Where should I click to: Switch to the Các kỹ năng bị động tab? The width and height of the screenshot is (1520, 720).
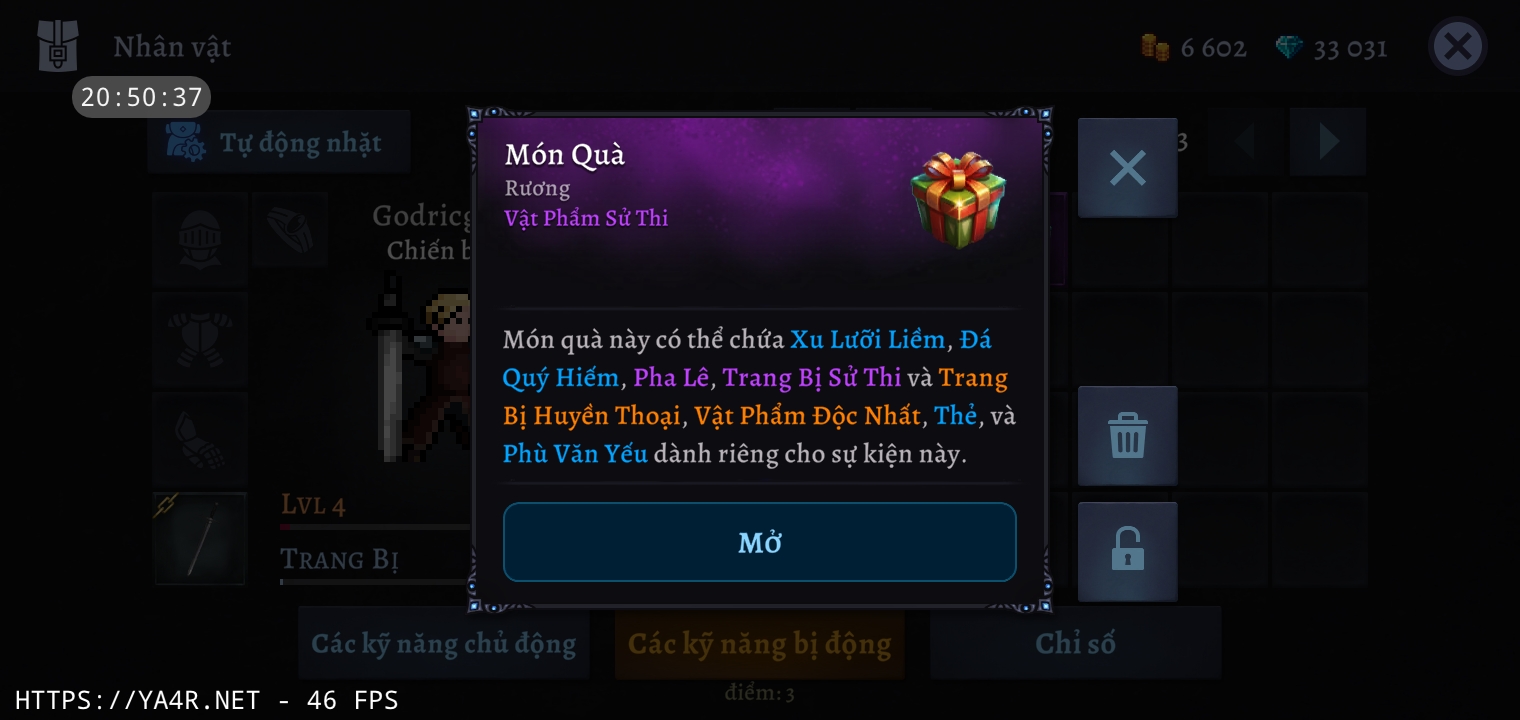759,643
